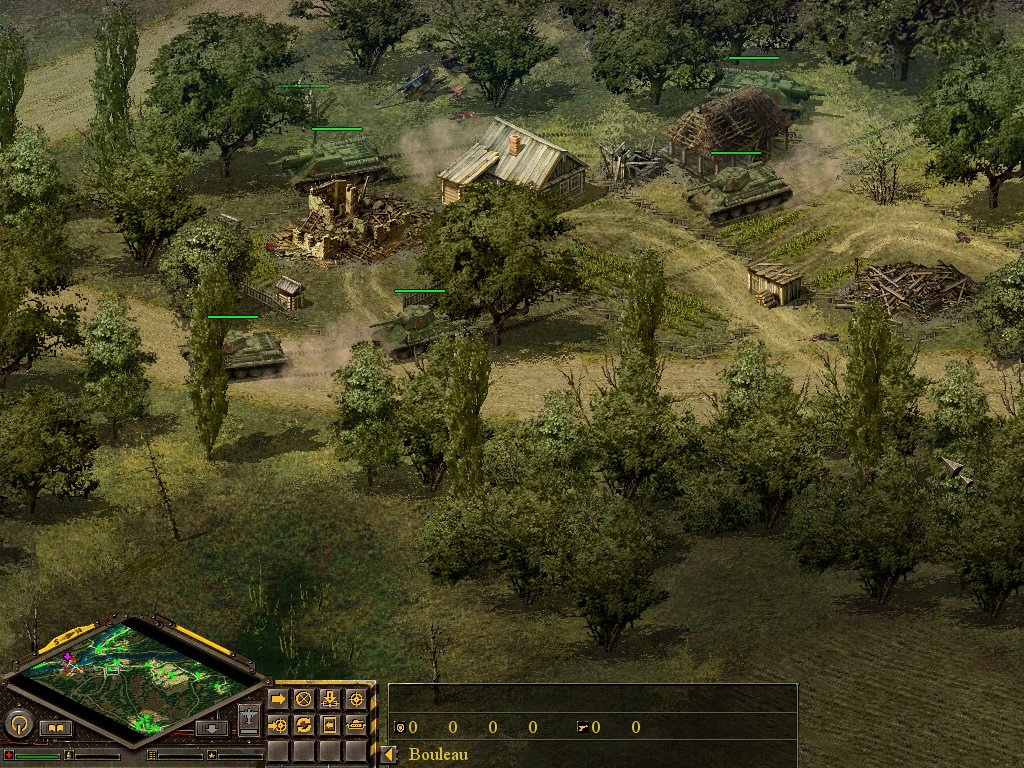Choose the arrow-into-box retreat command
The image size is (1024, 768).
click(x=329, y=724)
